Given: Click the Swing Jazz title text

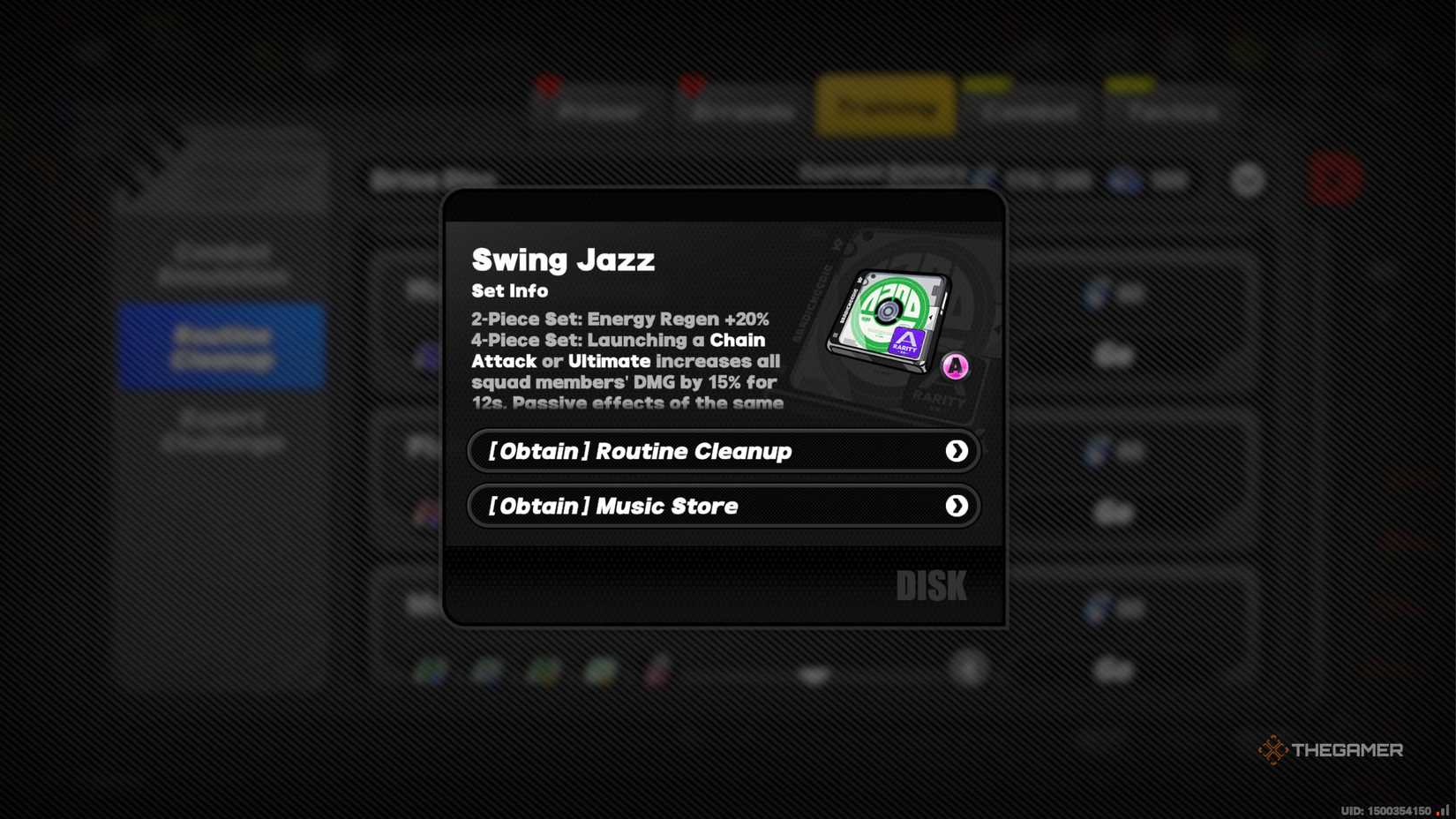Looking at the screenshot, I should (x=563, y=259).
